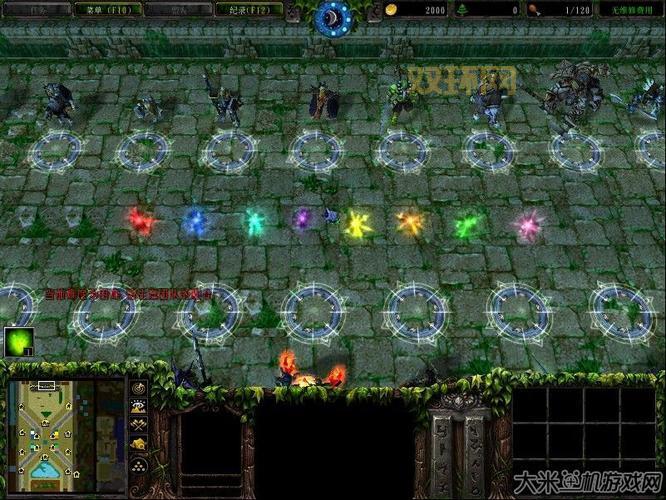Select the green glowing hero portrait icon
Screen dimensions: 666x500
click(18, 343)
